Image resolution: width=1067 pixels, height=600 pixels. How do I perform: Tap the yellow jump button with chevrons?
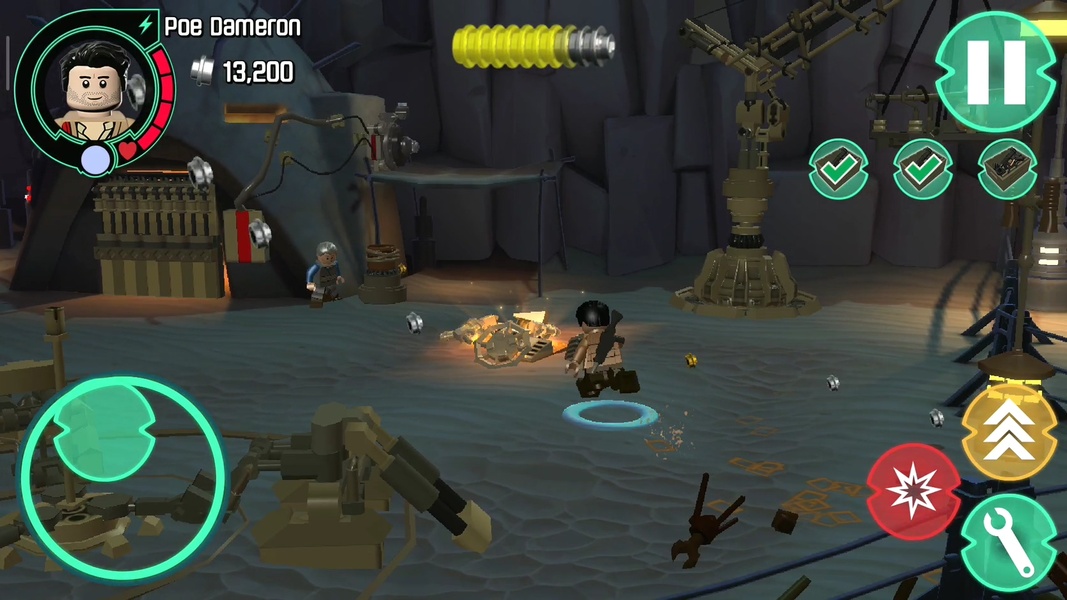point(1008,432)
